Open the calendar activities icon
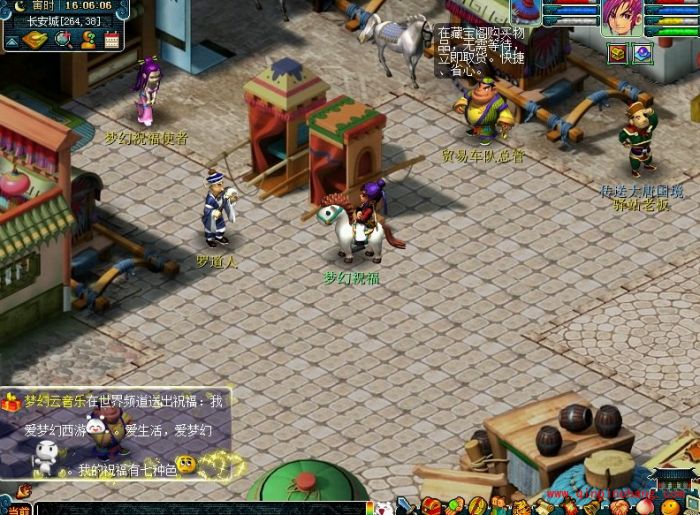700x515 pixels. tap(111, 39)
